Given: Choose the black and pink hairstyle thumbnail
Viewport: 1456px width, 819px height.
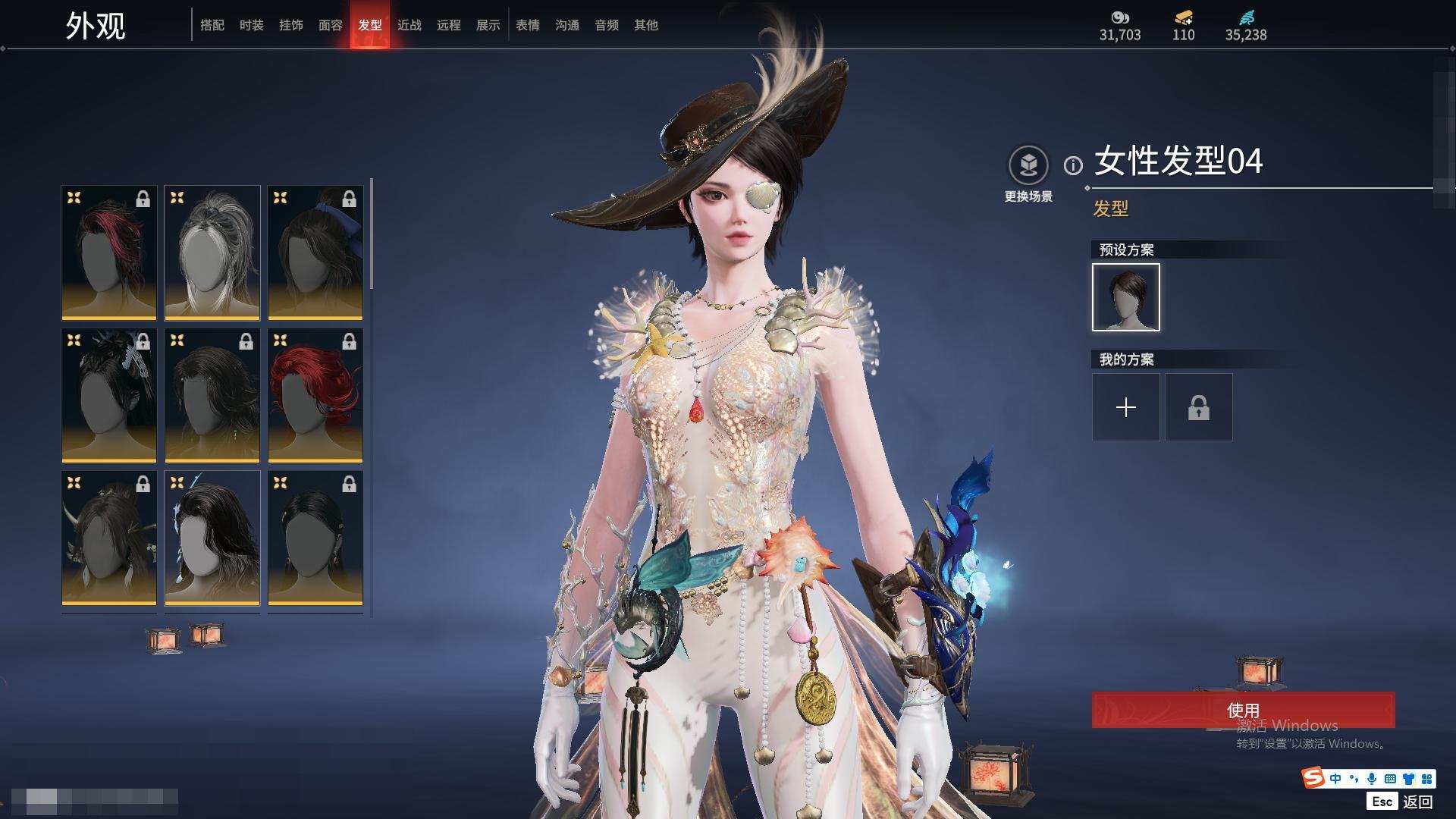Looking at the screenshot, I should (x=109, y=253).
